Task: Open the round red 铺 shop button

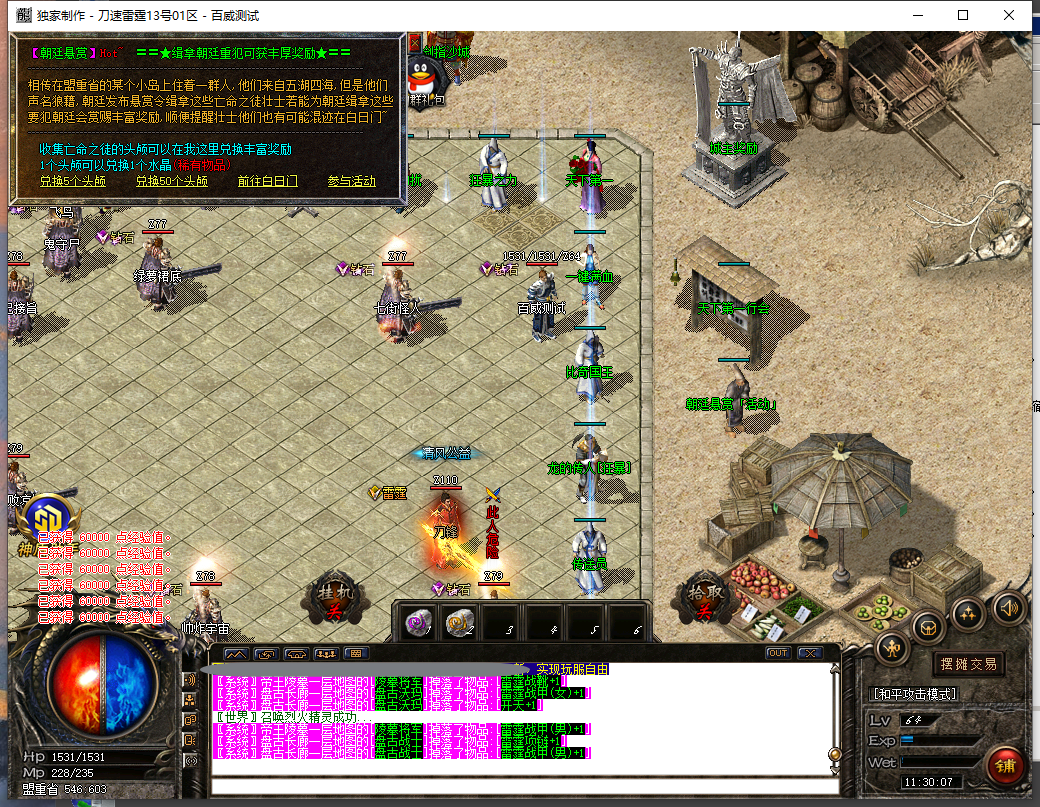Action: click(x=1005, y=766)
